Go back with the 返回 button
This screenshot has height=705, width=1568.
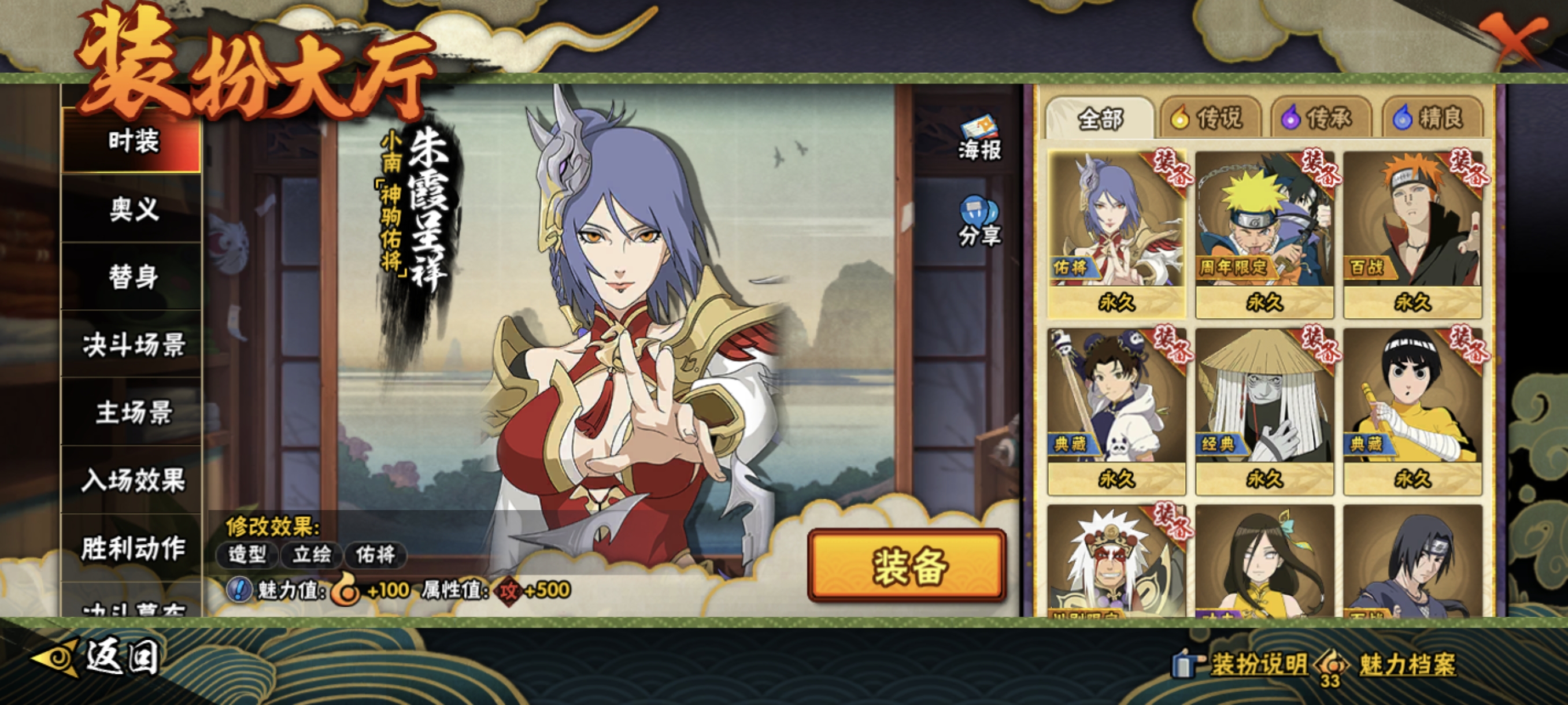click(x=97, y=657)
